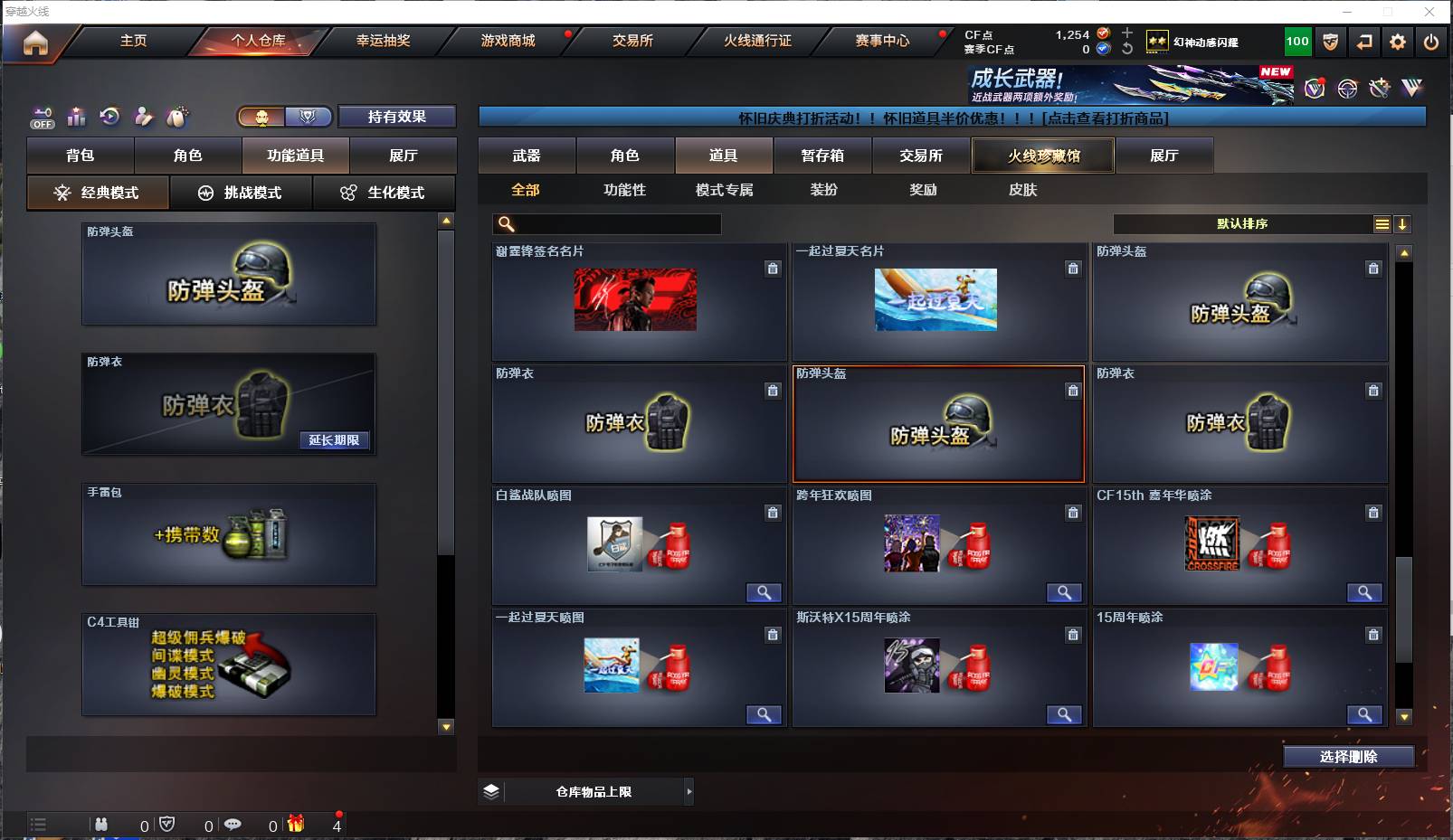Click the descending sort arrow beside 默认排序
The height and width of the screenshot is (840, 1453).
1404,223
